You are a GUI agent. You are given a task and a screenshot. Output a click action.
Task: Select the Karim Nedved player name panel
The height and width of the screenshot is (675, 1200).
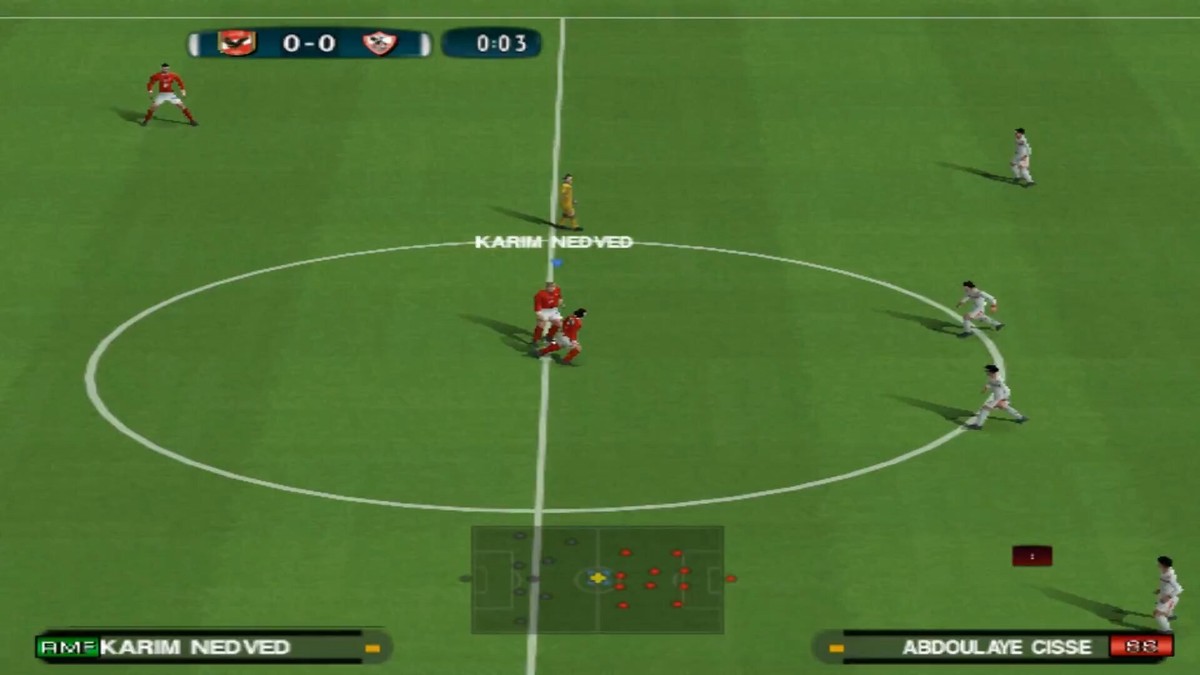coord(212,647)
